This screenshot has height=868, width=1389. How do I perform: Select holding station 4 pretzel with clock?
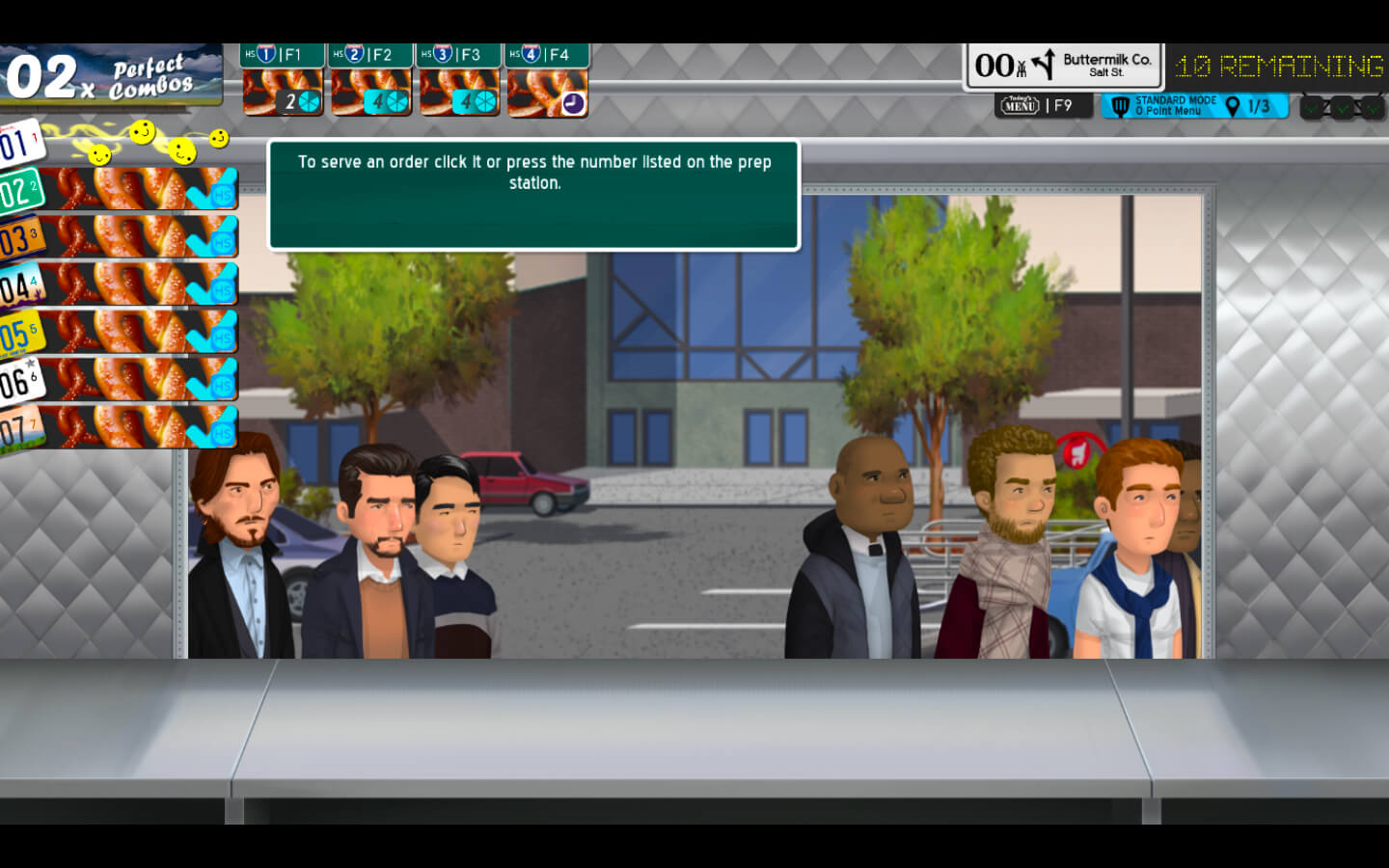[547, 93]
